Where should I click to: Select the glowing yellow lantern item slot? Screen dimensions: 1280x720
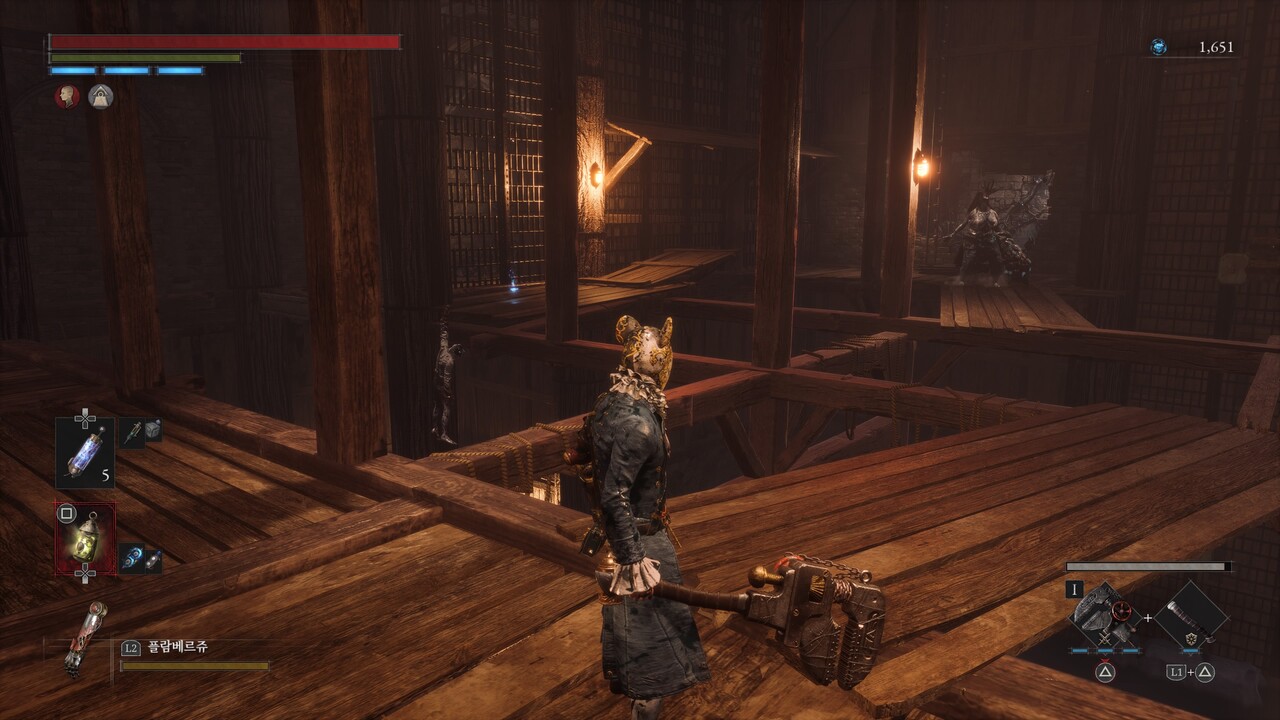tap(86, 537)
